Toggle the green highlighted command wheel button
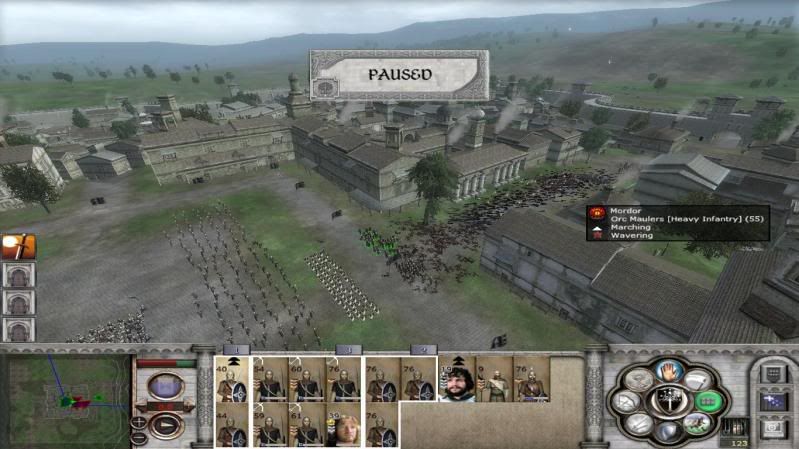 [707, 401]
